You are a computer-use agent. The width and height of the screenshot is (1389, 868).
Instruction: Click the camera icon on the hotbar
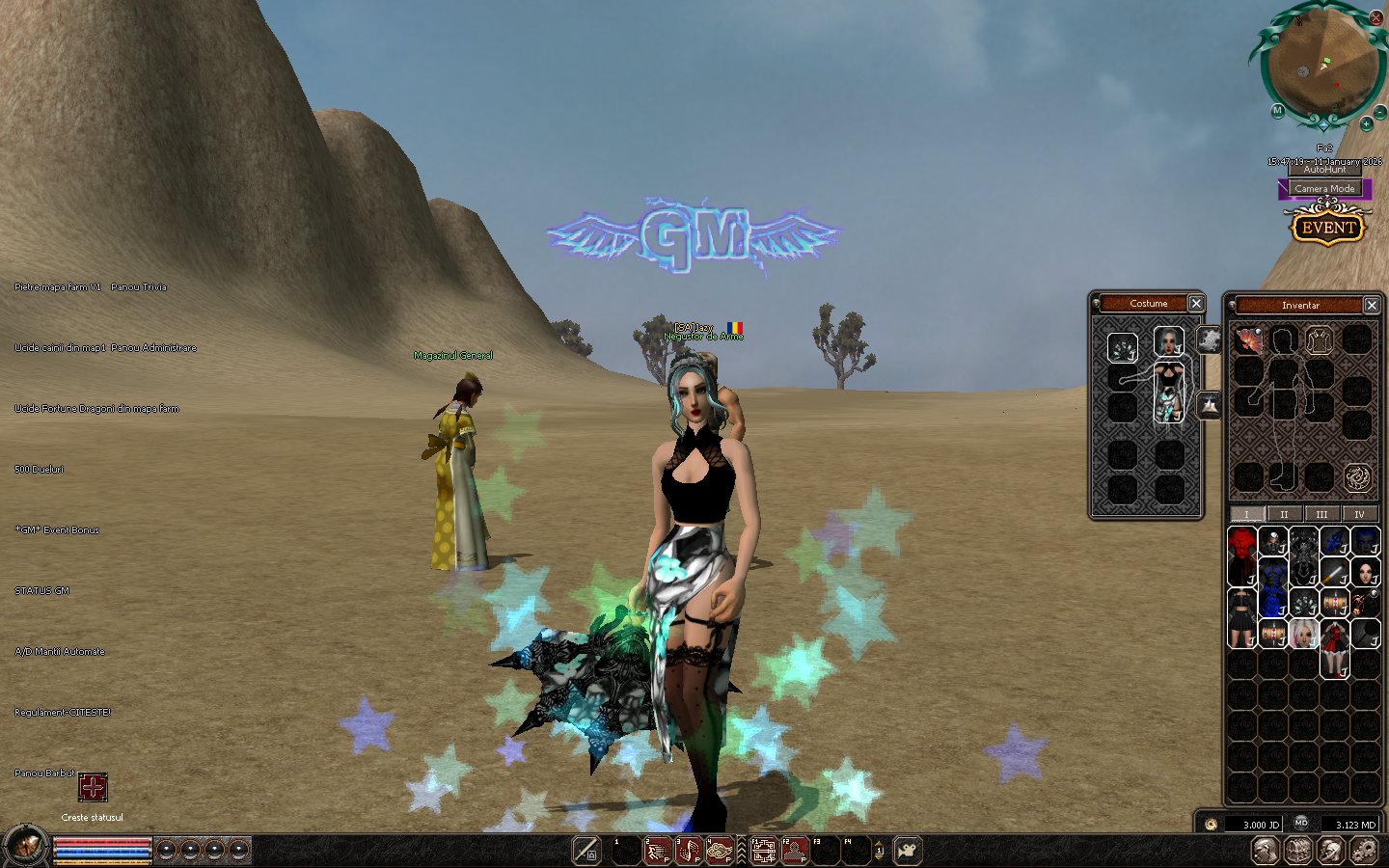coord(907,851)
